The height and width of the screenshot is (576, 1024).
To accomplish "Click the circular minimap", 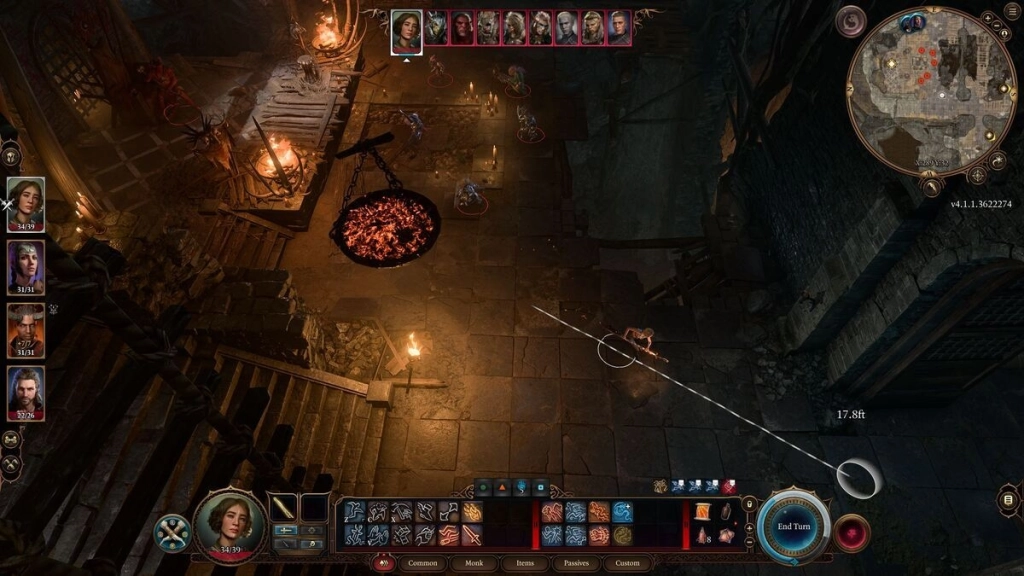I will click(930, 91).
